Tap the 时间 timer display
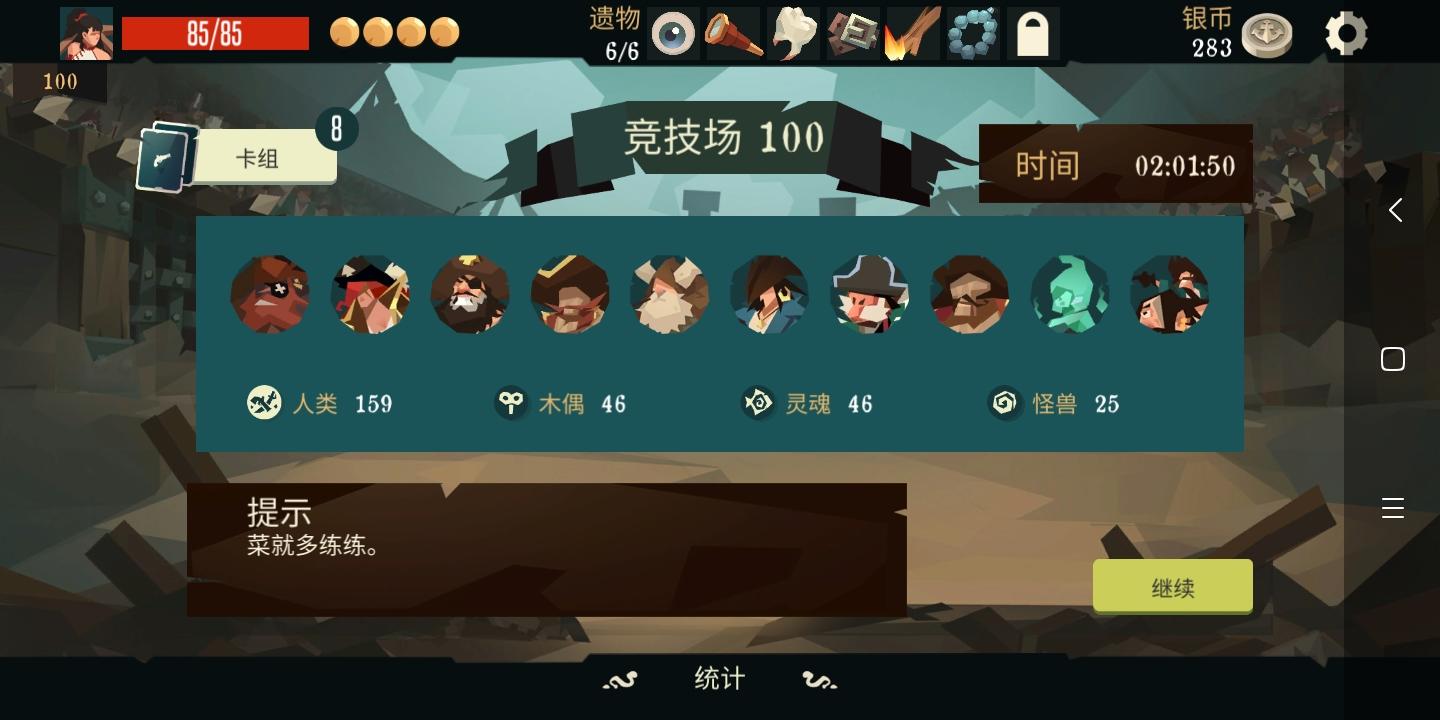This screenshot has width=1440, height=720. coord(1115,163)
